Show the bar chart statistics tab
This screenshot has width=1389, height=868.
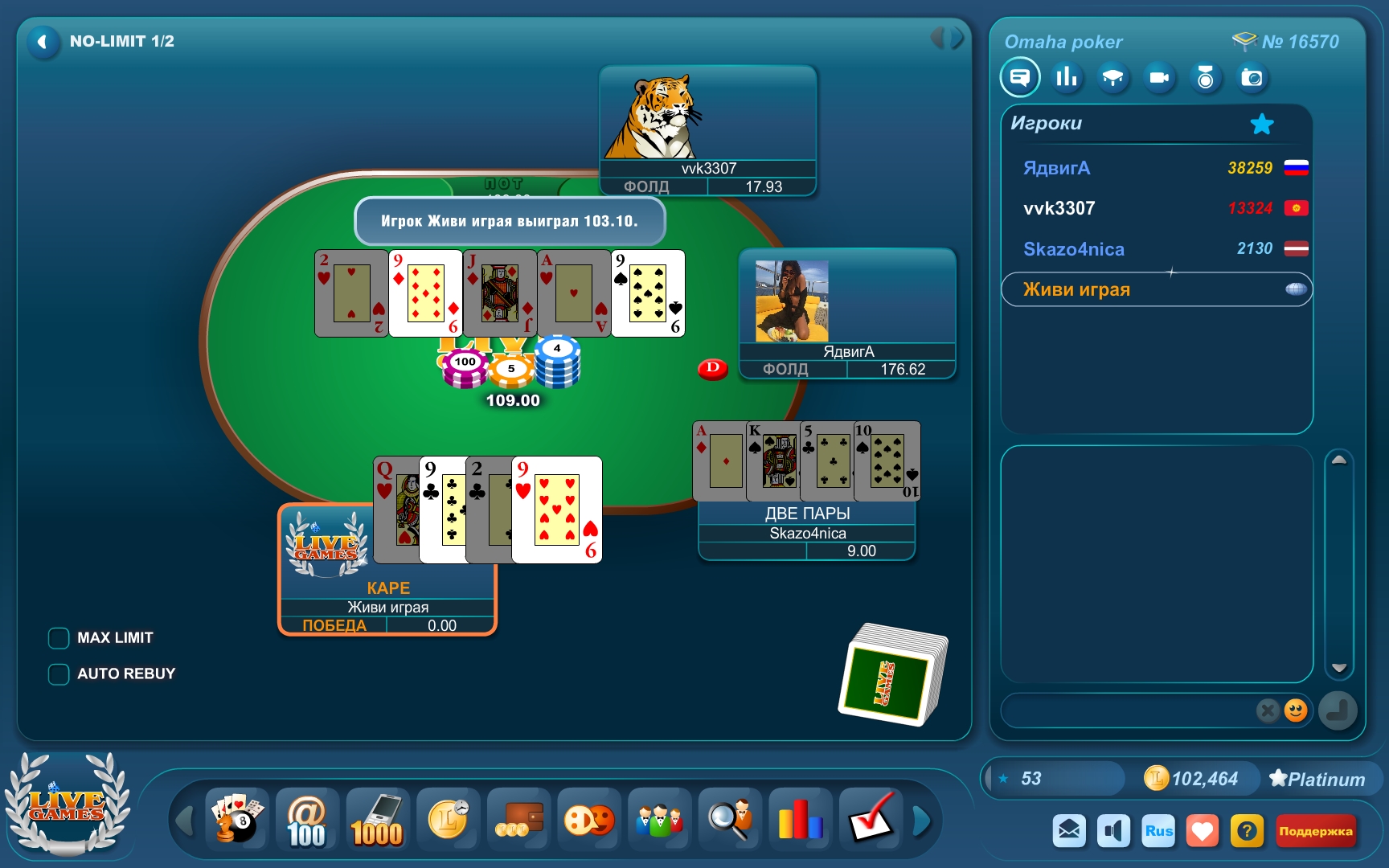pyautogui.click(x=1067, y=78)
